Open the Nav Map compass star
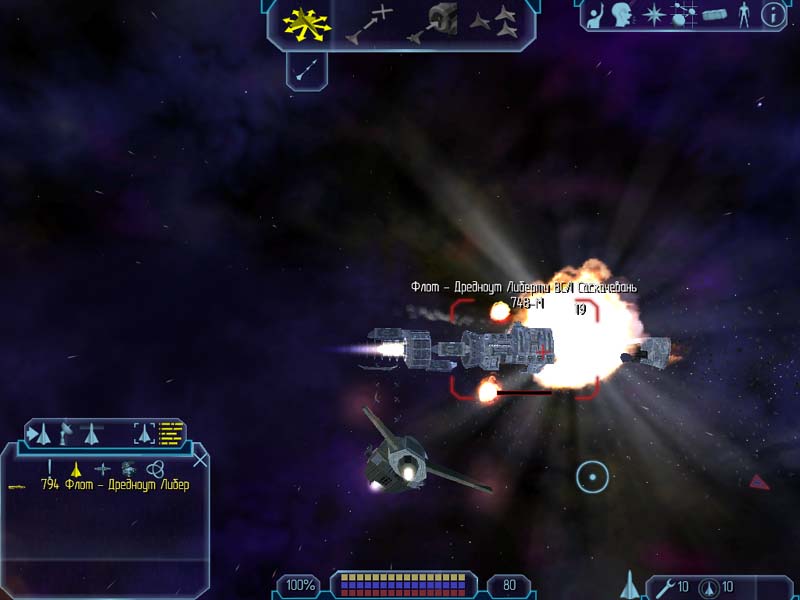Image resolution: width=800 pixels, height=600 pixels. tap(653, 16)
